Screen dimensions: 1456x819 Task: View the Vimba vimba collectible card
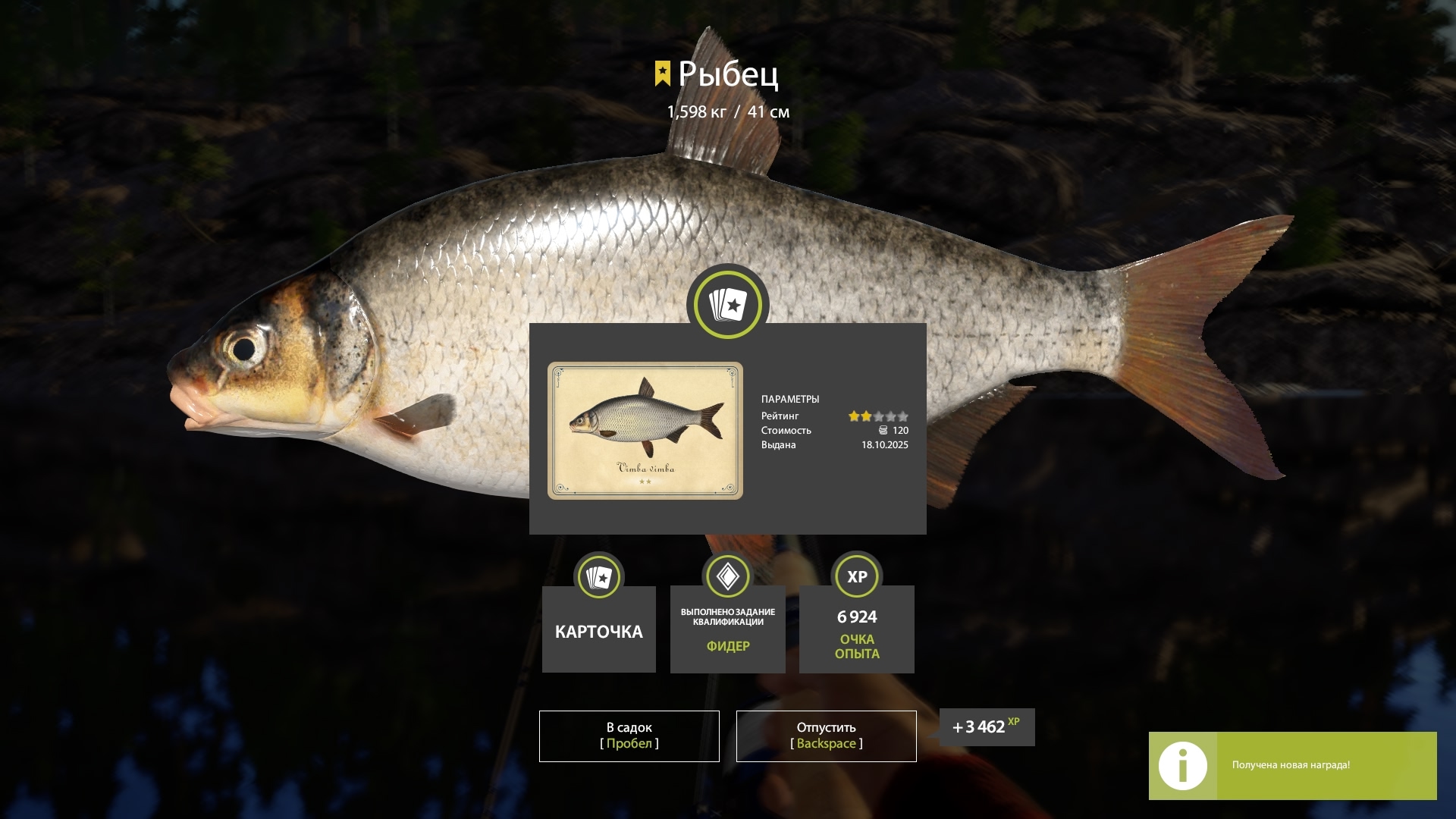[645, 430]
